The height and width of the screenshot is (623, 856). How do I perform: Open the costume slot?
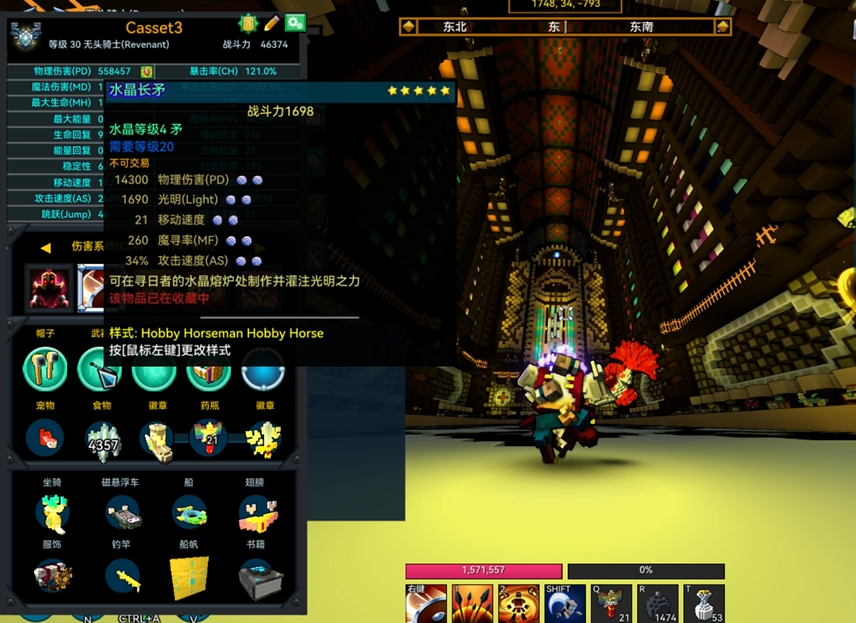52,577
